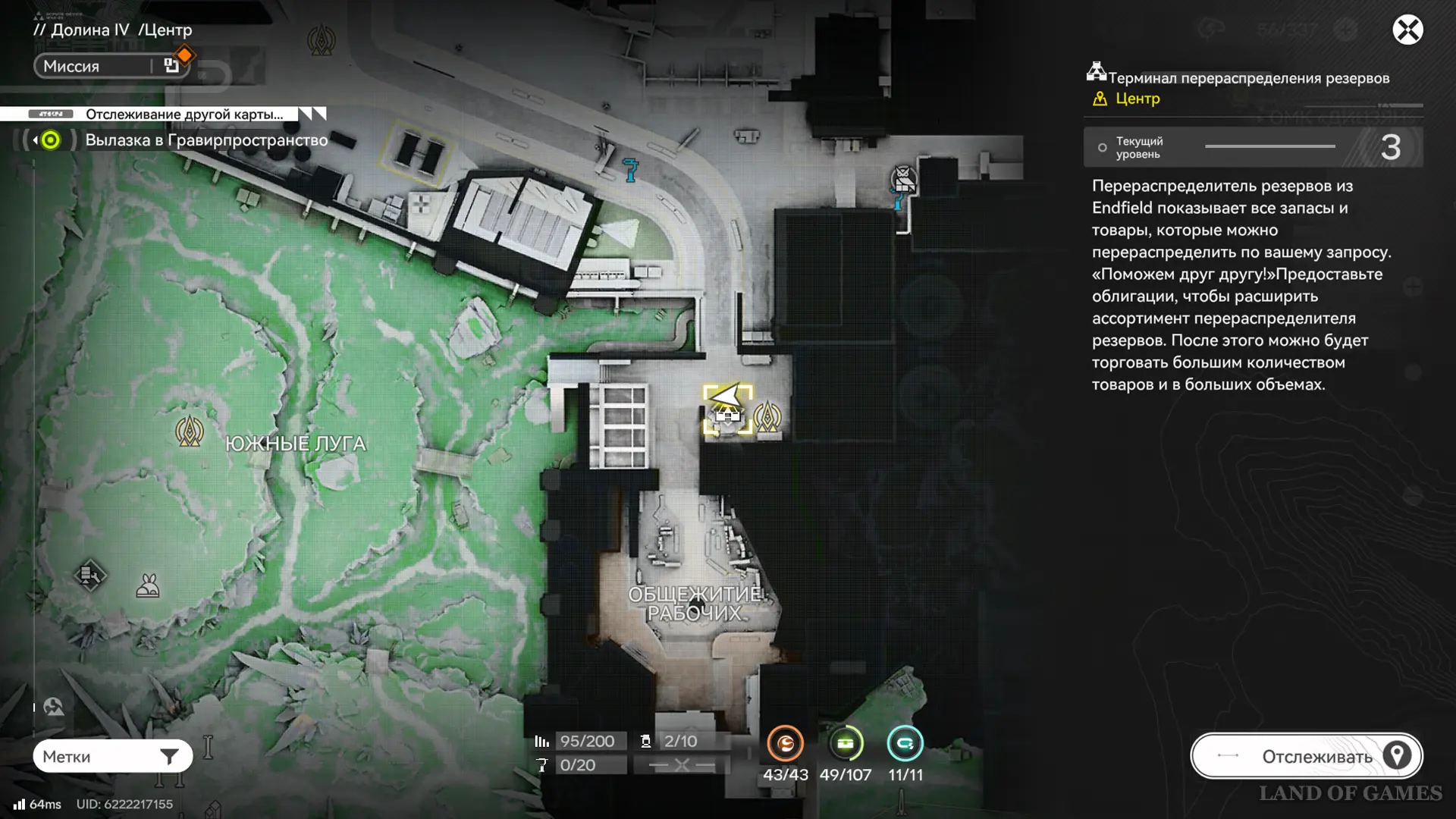Viewport: 1456px width, 819px height.
Task: Select the teleport marker beside the terminal
Action: (x=767, y=416)
